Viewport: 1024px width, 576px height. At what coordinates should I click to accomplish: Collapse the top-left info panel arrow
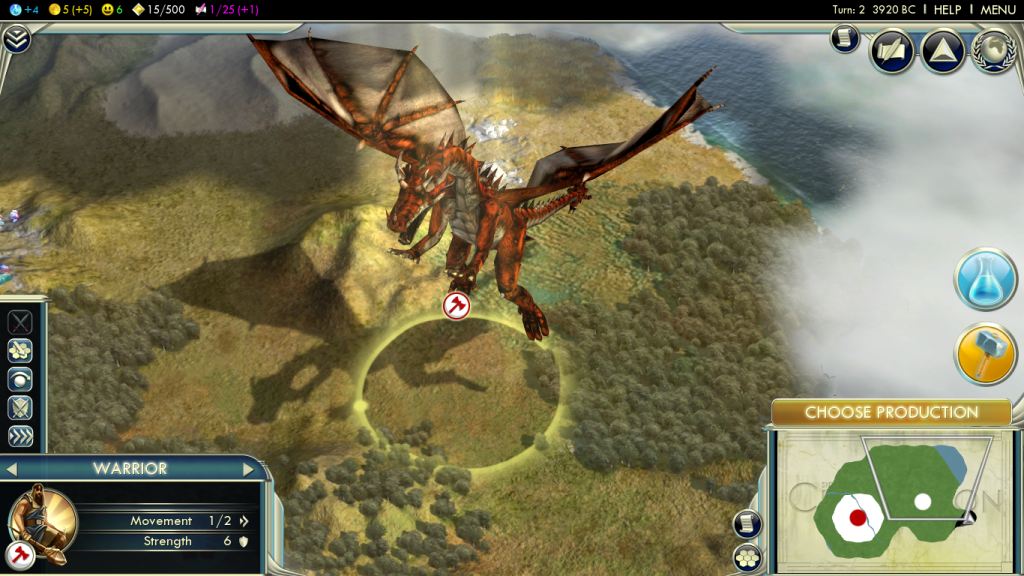click(16, 39)
